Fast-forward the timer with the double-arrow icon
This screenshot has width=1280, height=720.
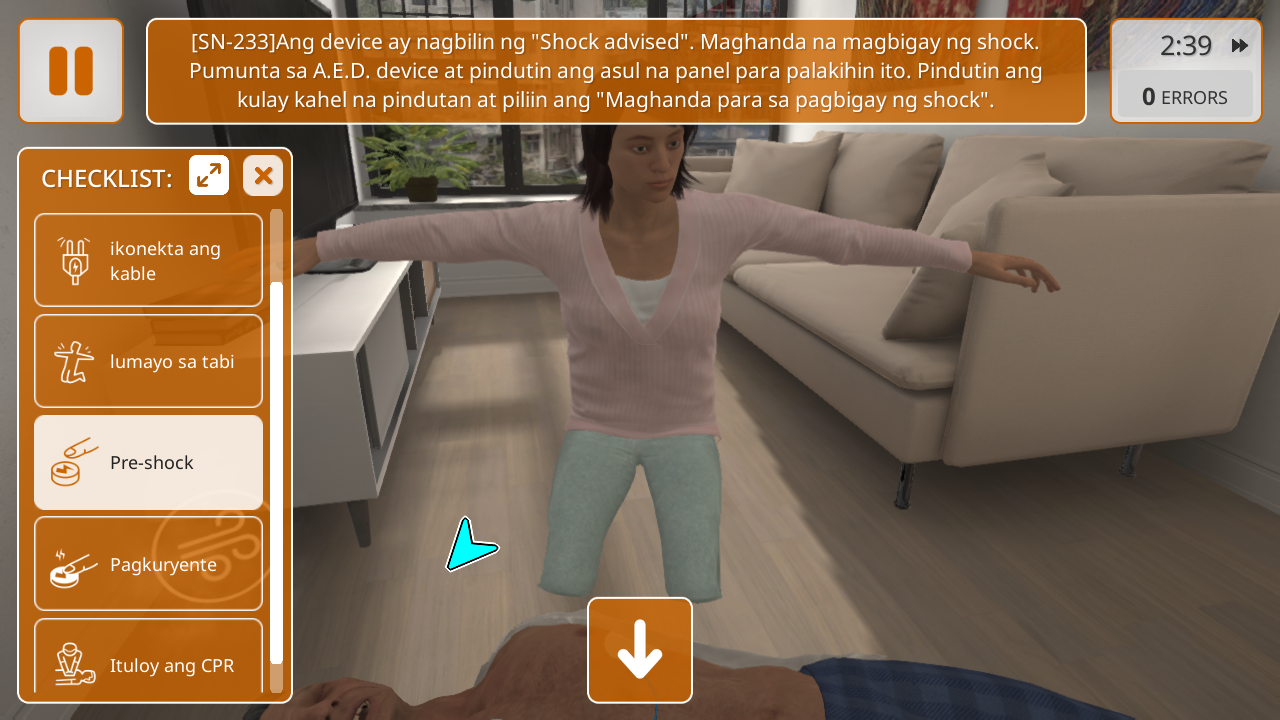(x=1239, y=46)
